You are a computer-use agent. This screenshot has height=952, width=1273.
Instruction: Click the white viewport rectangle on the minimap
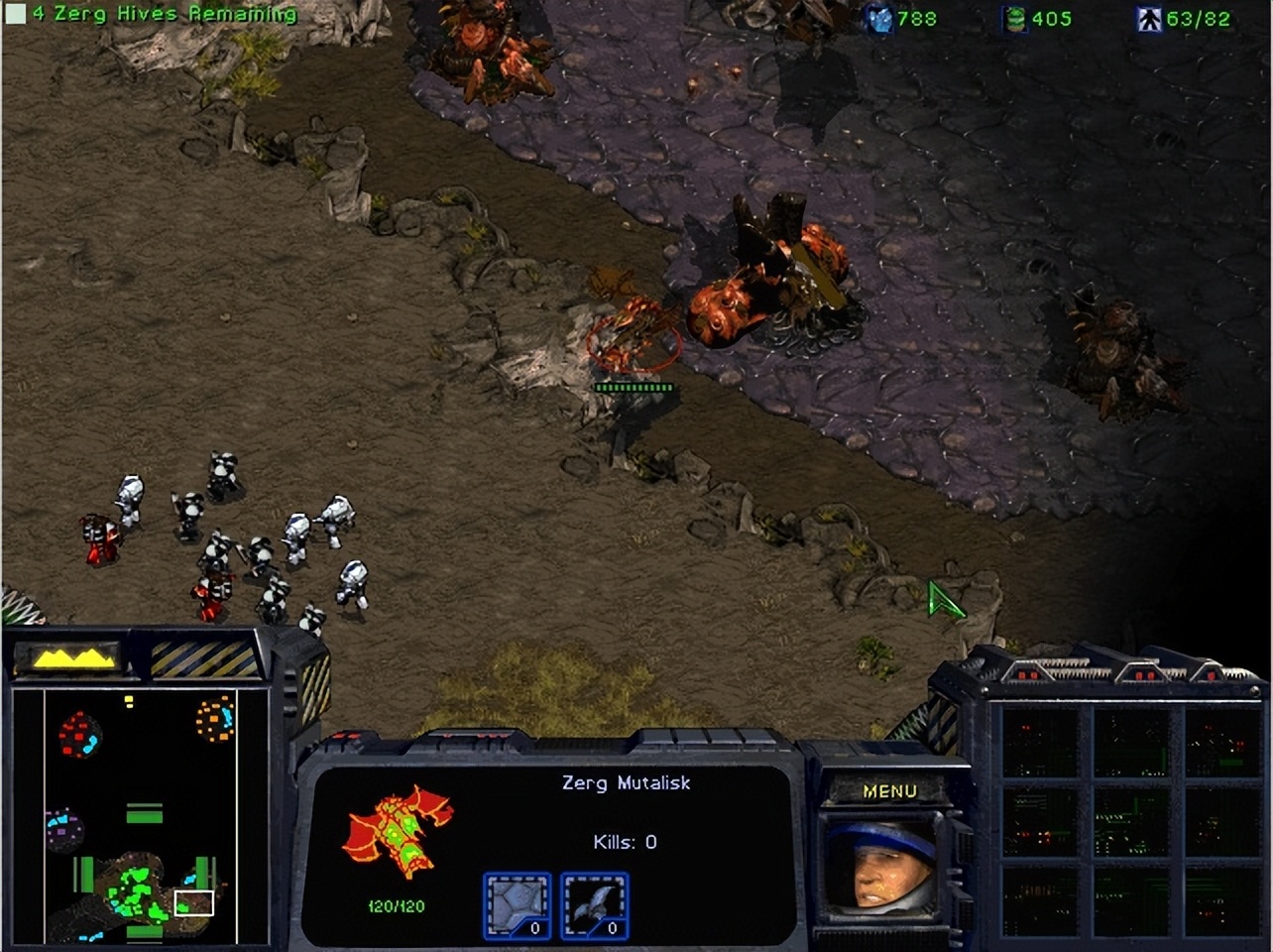click(x=194, y=903)
